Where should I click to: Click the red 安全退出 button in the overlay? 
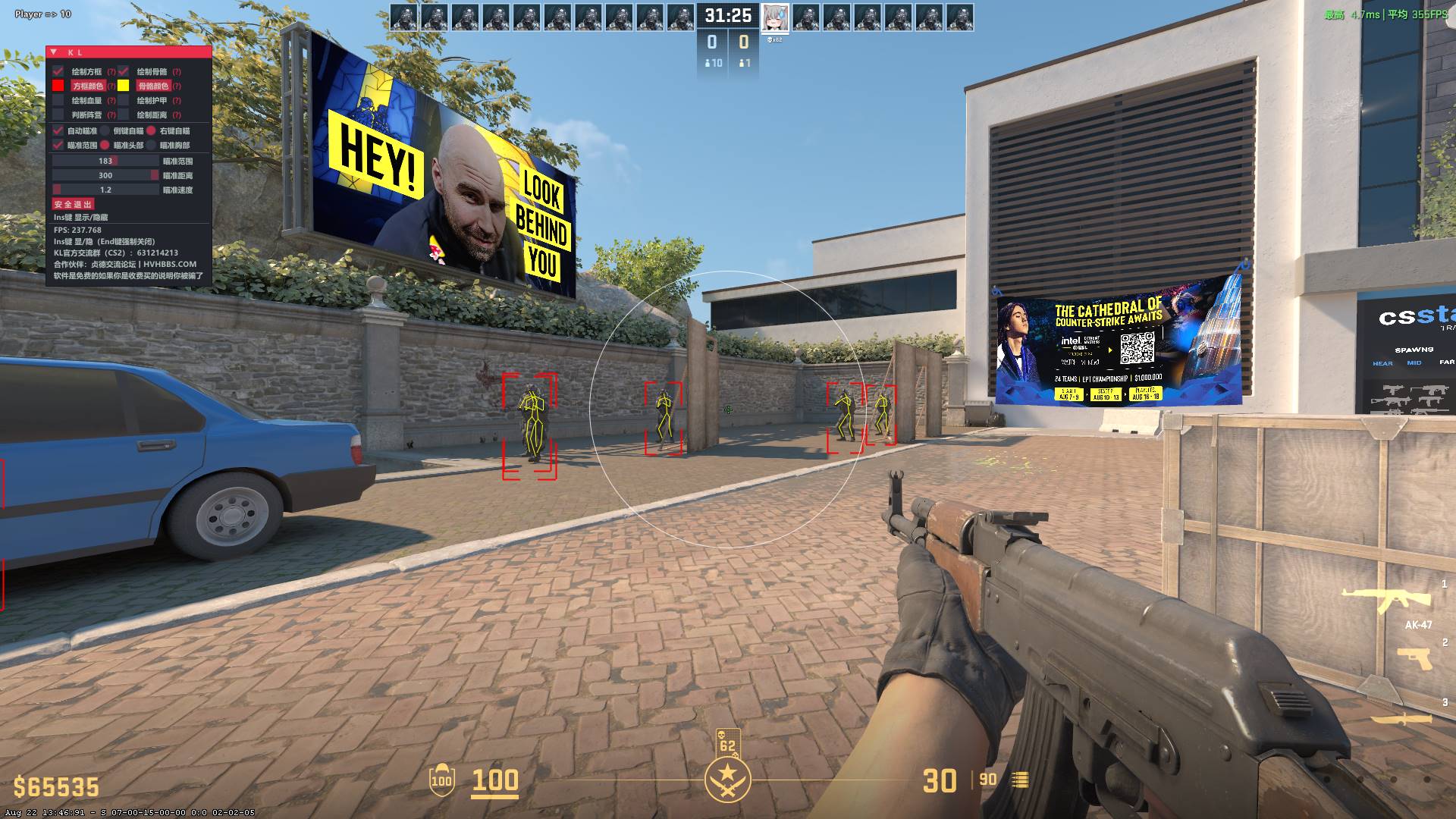click(x=73, y=204)
